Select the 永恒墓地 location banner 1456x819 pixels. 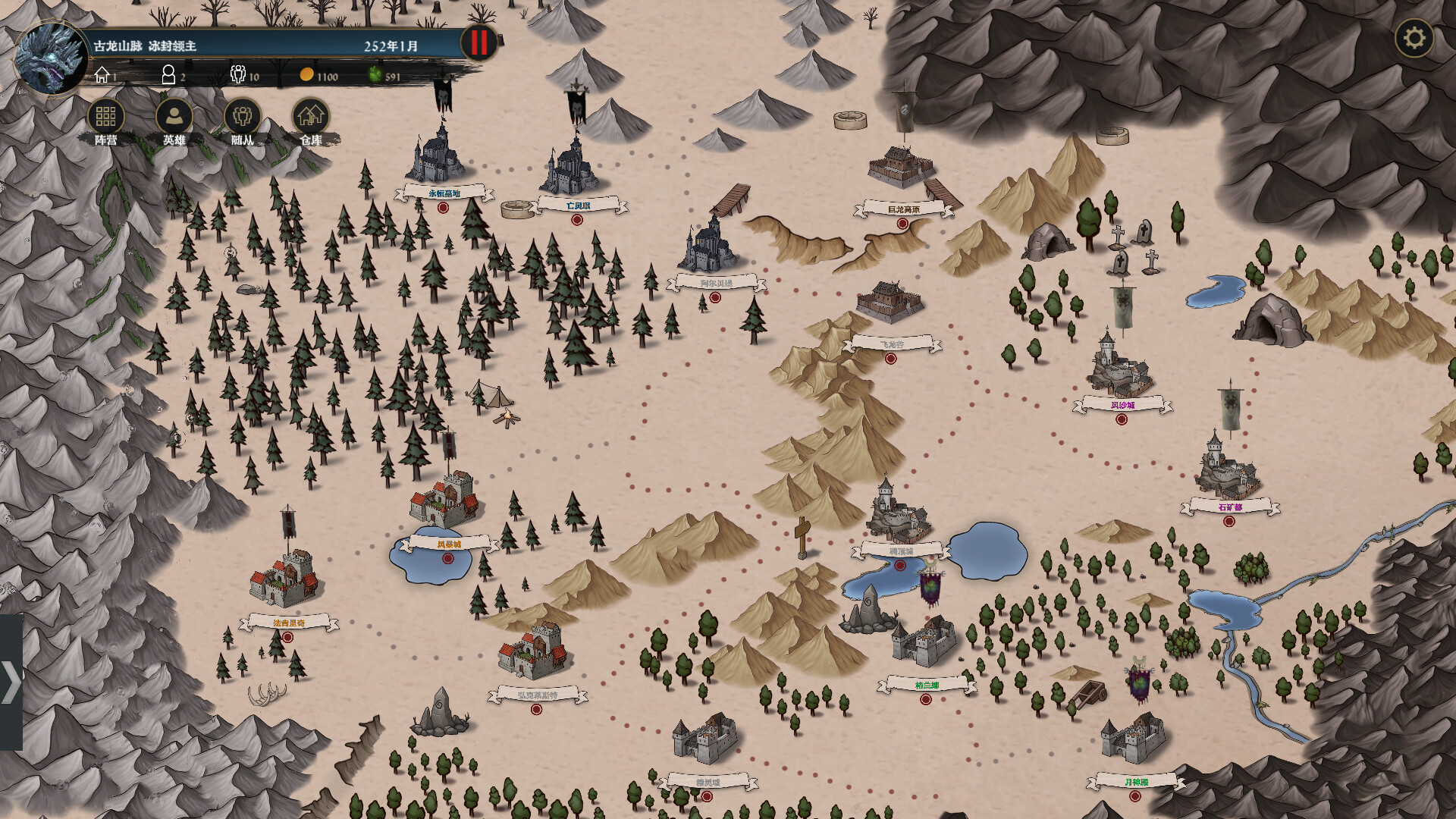click(x=446, y=193)
